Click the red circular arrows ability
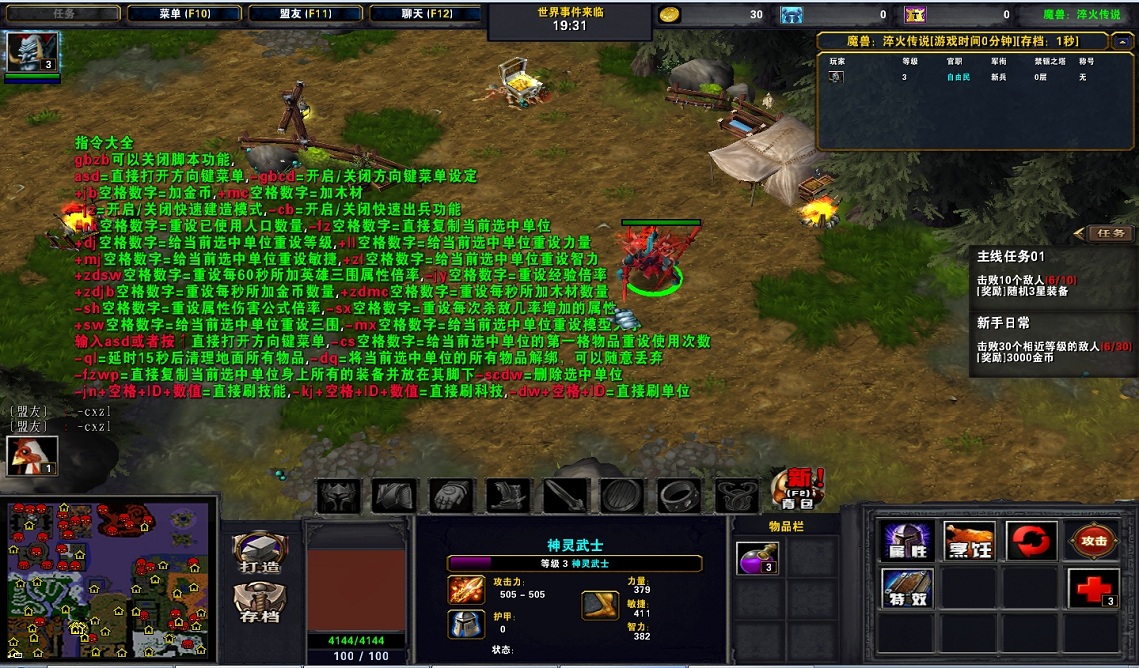 pos(1031,541)
